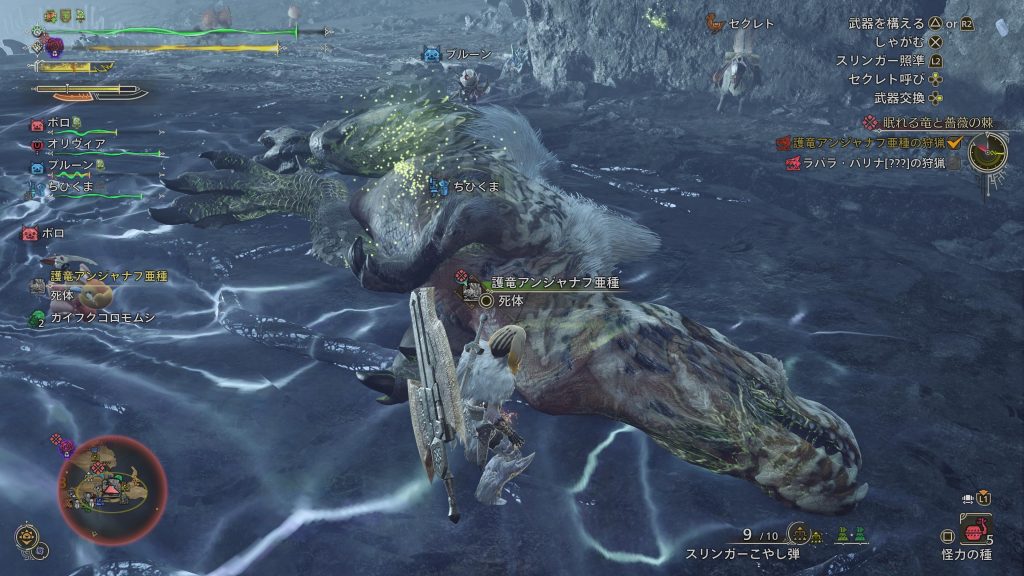
Task: Select party member ブルーン in the list
Action: click(x=70, y=165)
